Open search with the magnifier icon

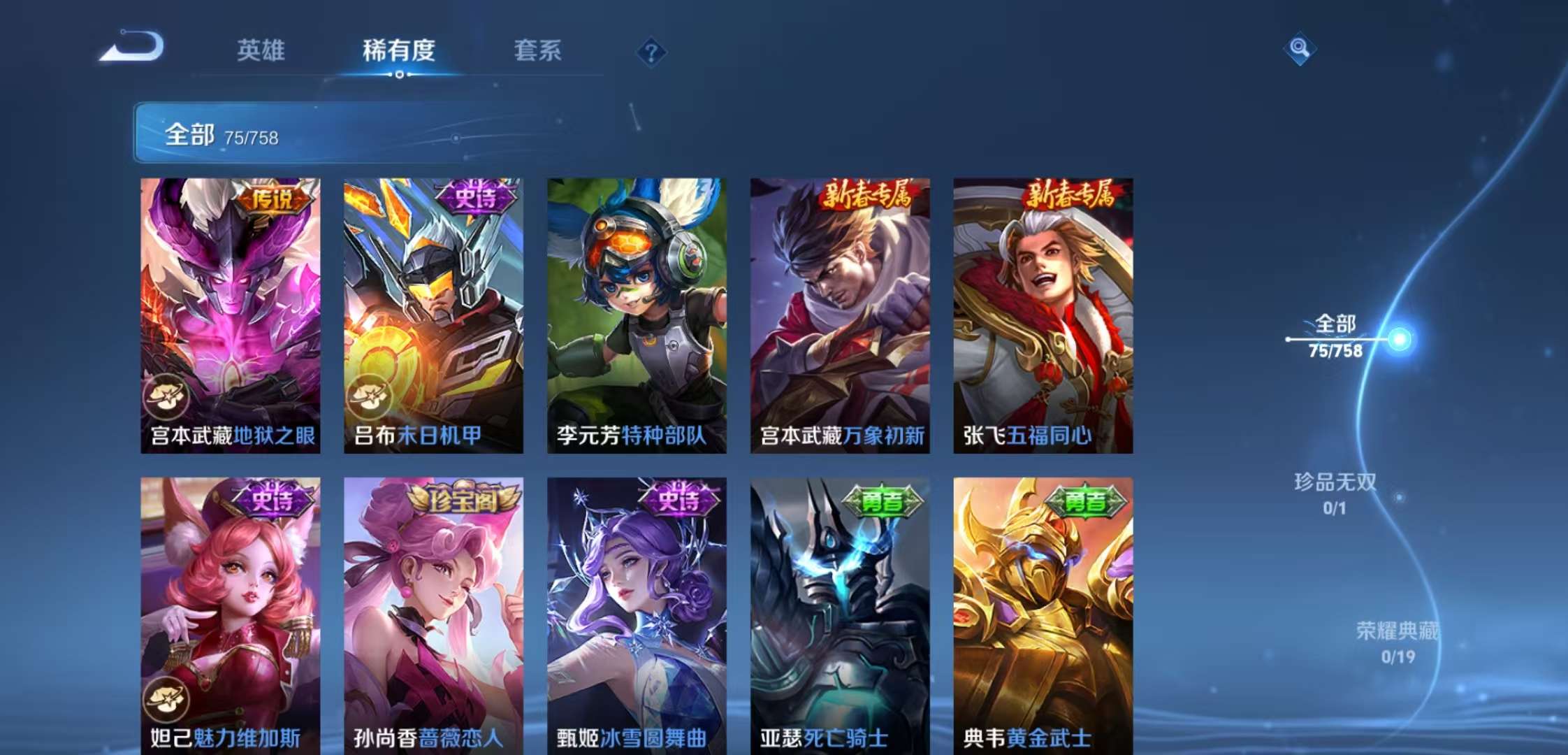(1298, 49)
